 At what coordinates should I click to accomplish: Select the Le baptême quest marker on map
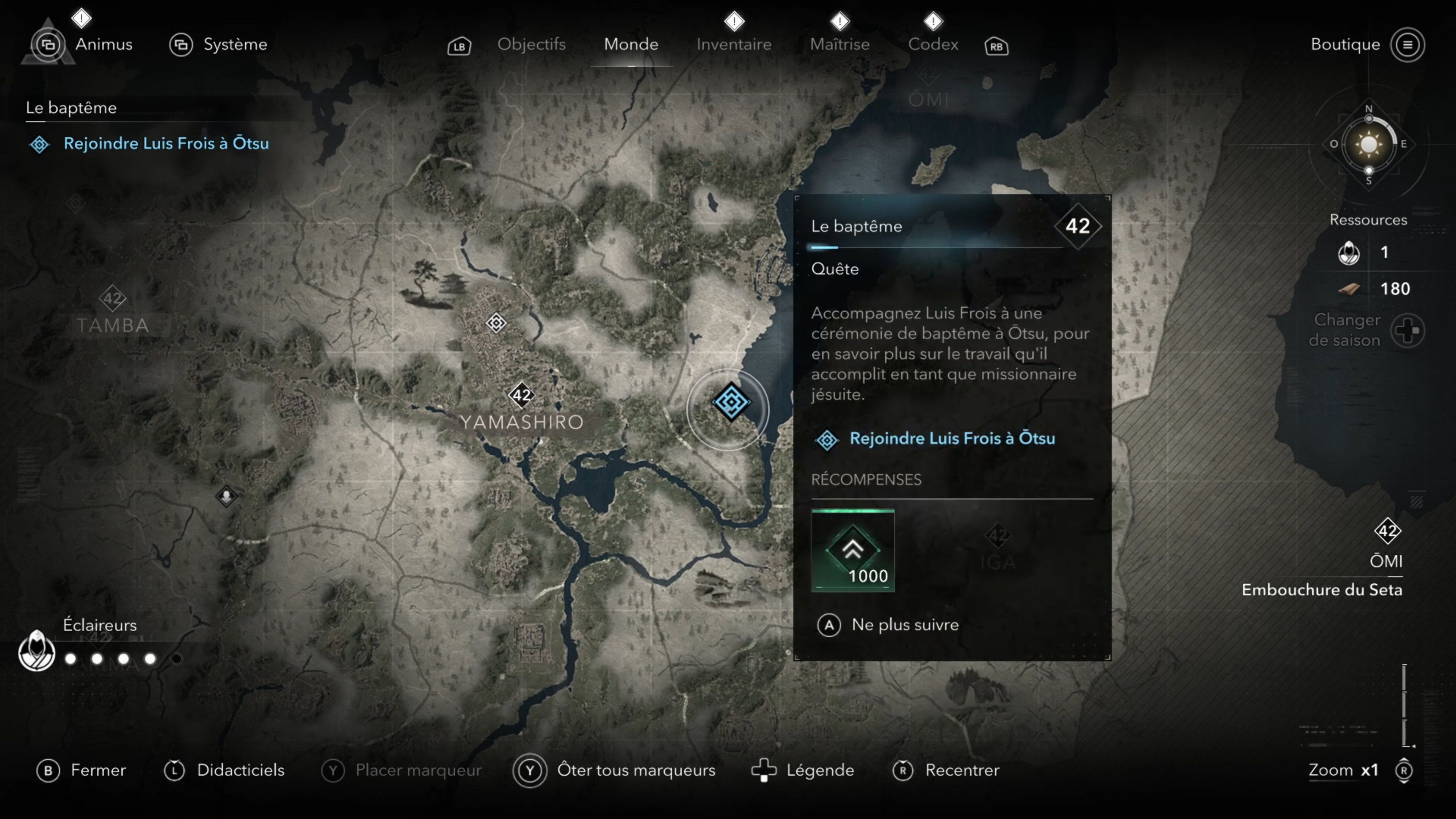[x=731, y=402]
